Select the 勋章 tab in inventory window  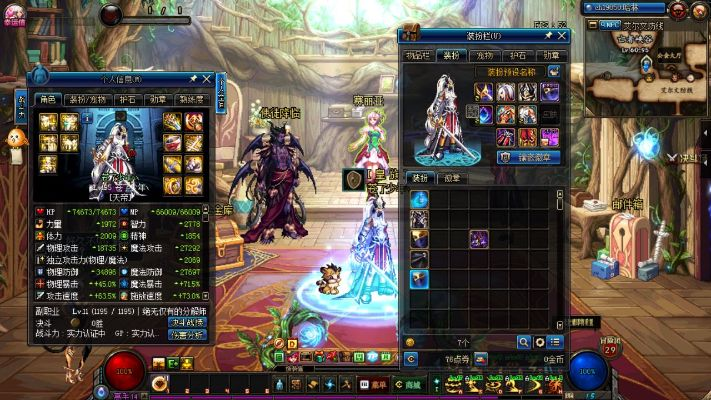551,56
